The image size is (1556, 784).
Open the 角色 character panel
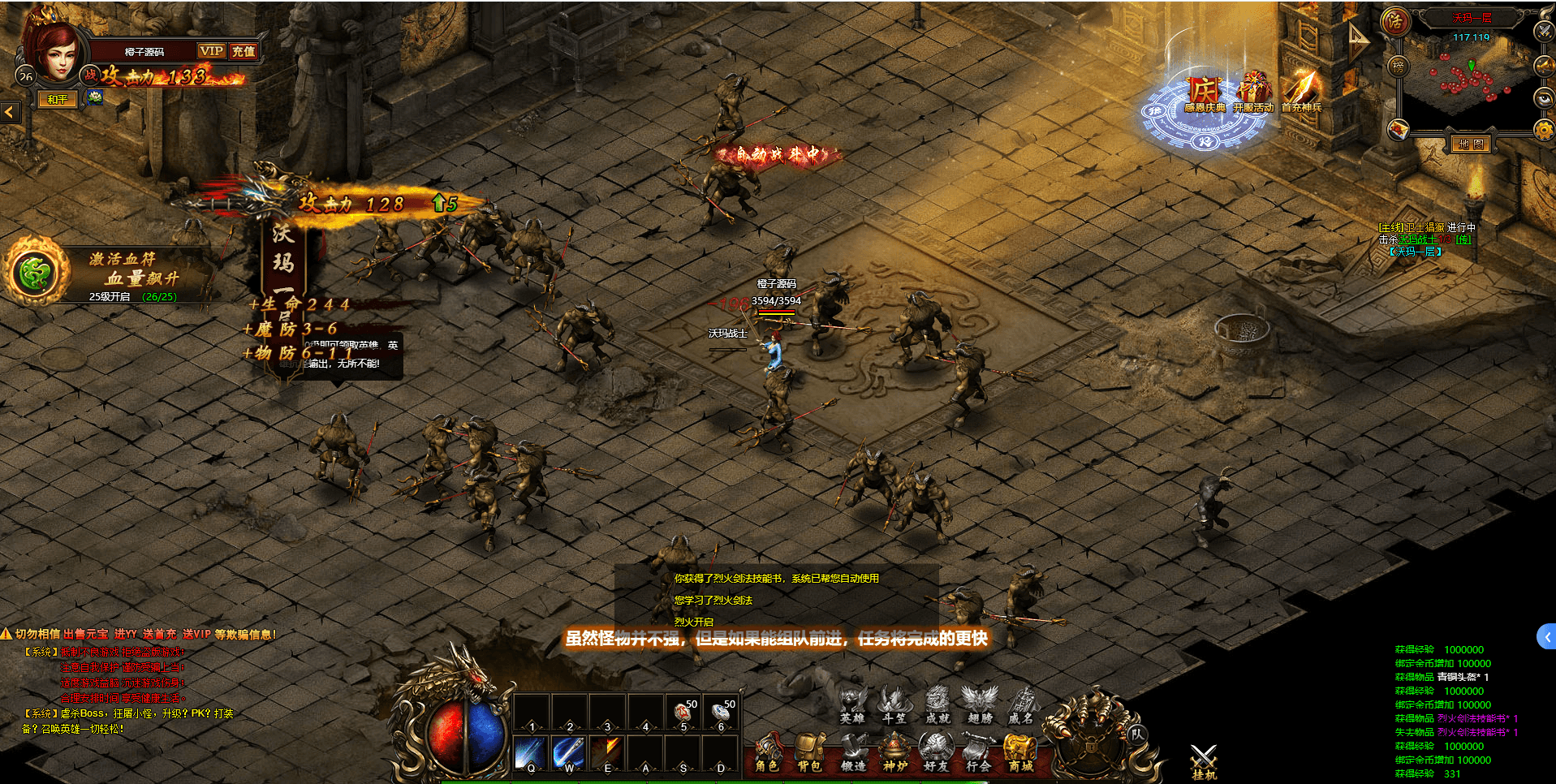coord(767,752)
